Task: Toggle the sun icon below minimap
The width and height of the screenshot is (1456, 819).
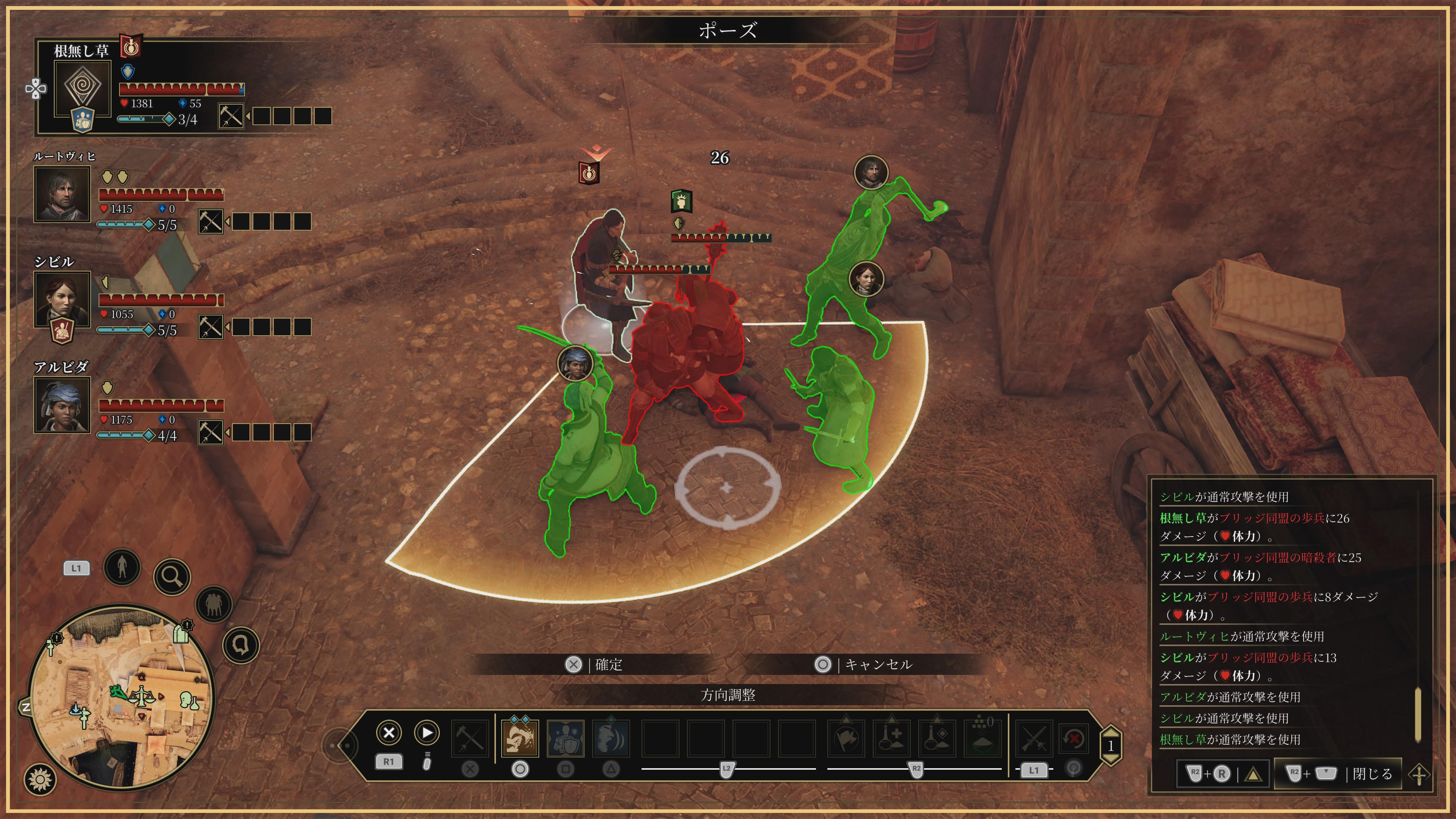Action: (x=40, y=780)
